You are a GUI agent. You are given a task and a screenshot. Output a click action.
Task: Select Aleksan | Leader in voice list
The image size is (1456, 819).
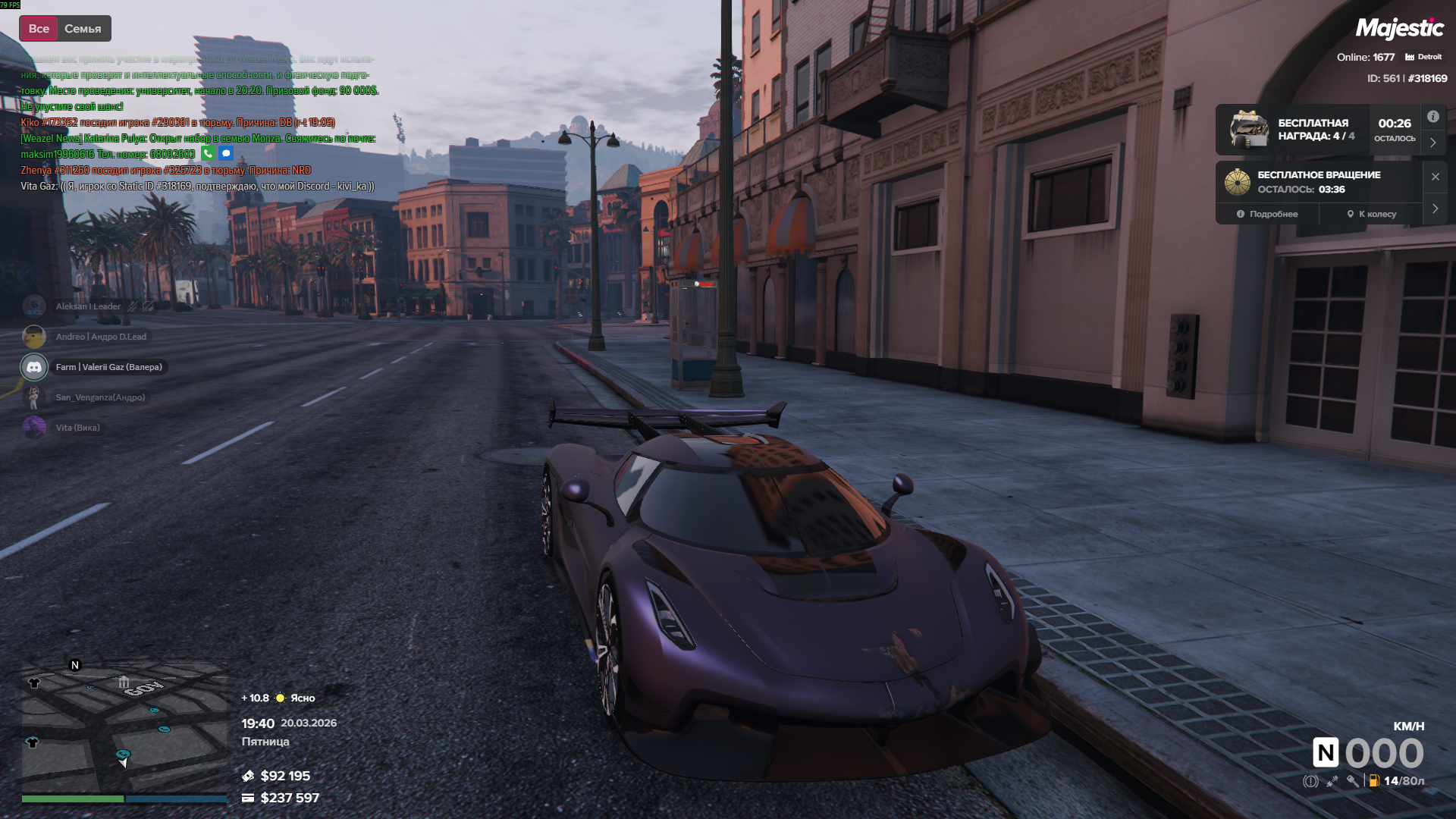click(x=88, y=306)
